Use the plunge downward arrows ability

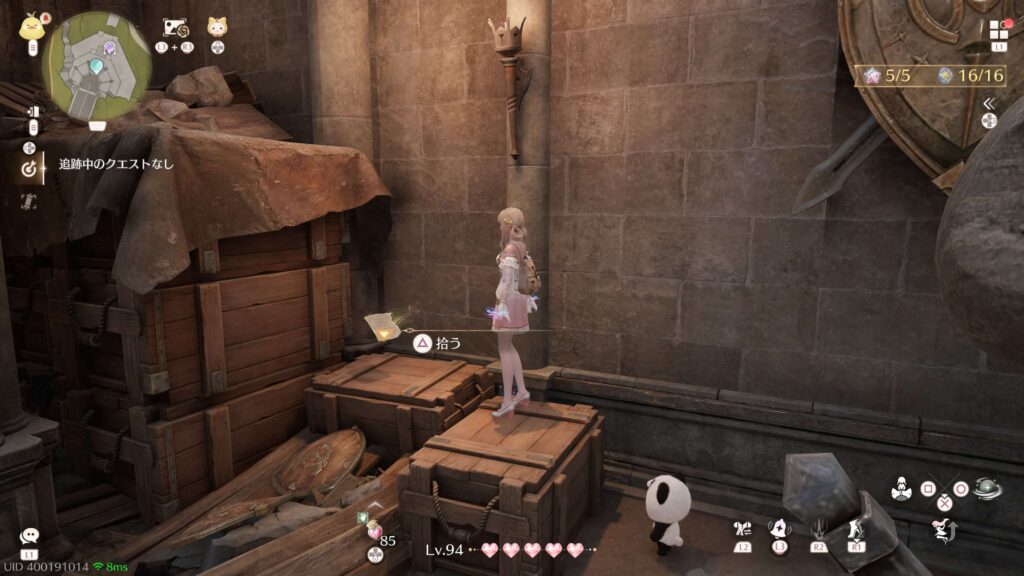(x=819, y=529)
